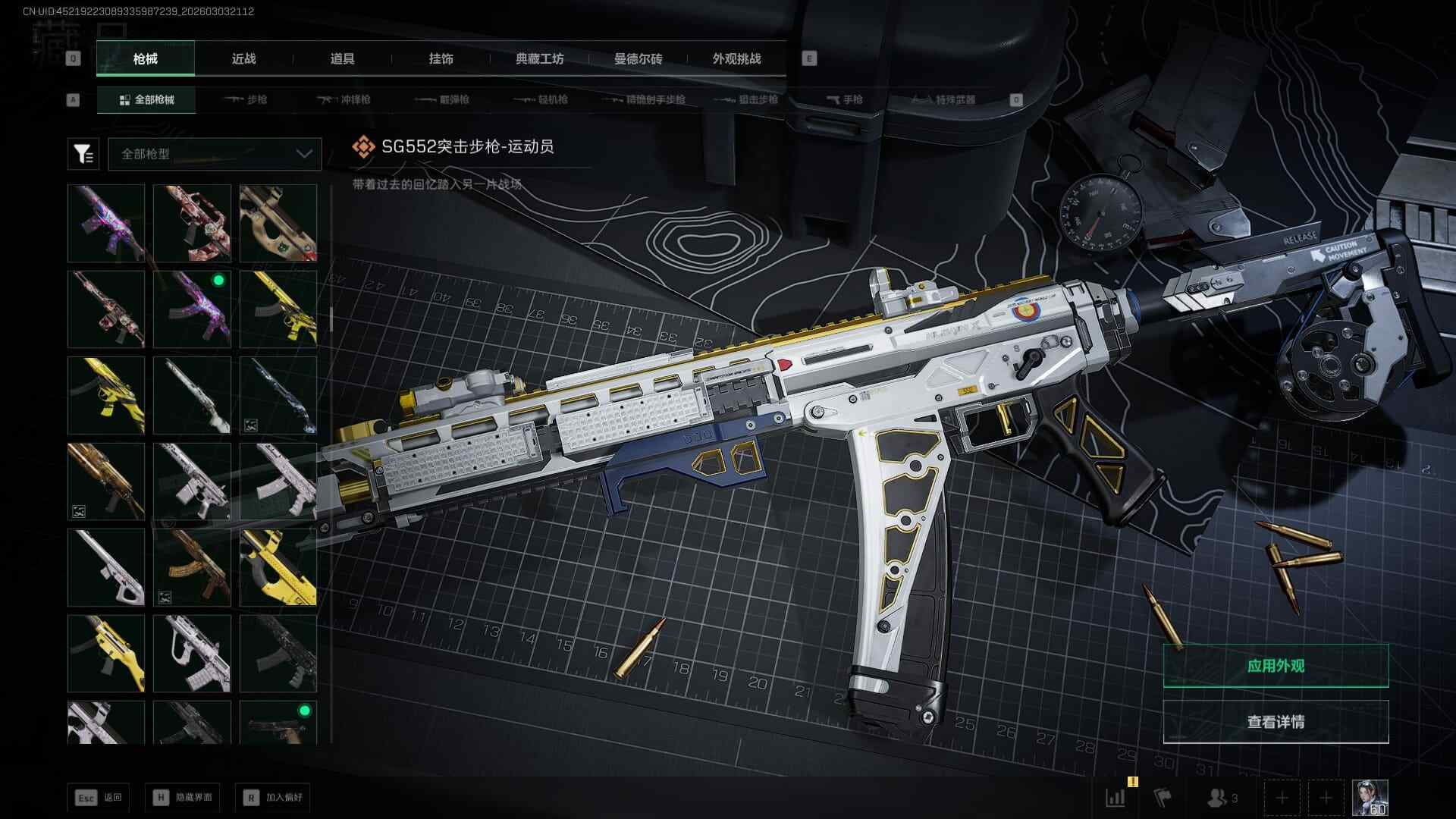Image resolution: width=1456 pixels, height=819 pixels.
Task: Open the friends list icon showing 3
Action: [1222, 798]
